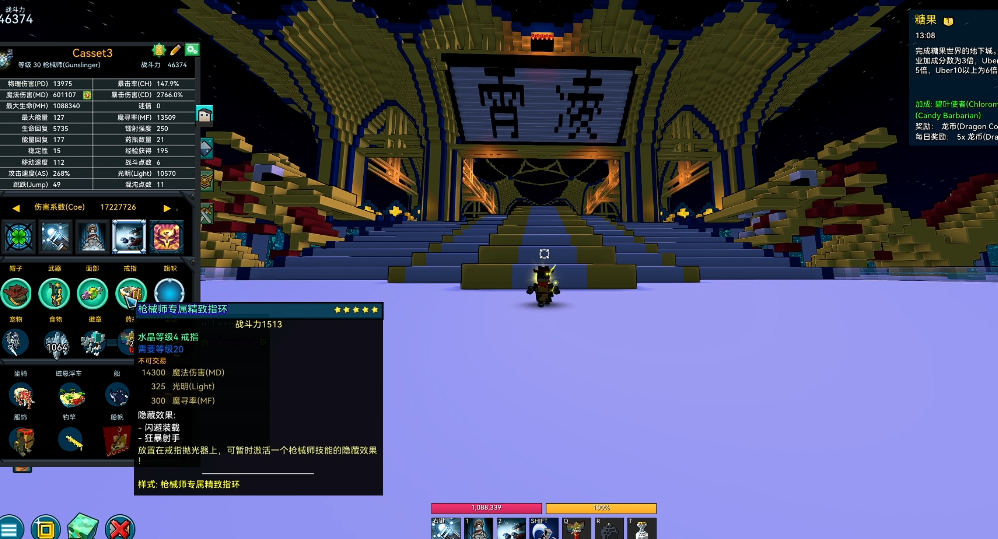This screenshot has width=998, height=539.
Task: Open the blue list menu button
Action: 10,527
